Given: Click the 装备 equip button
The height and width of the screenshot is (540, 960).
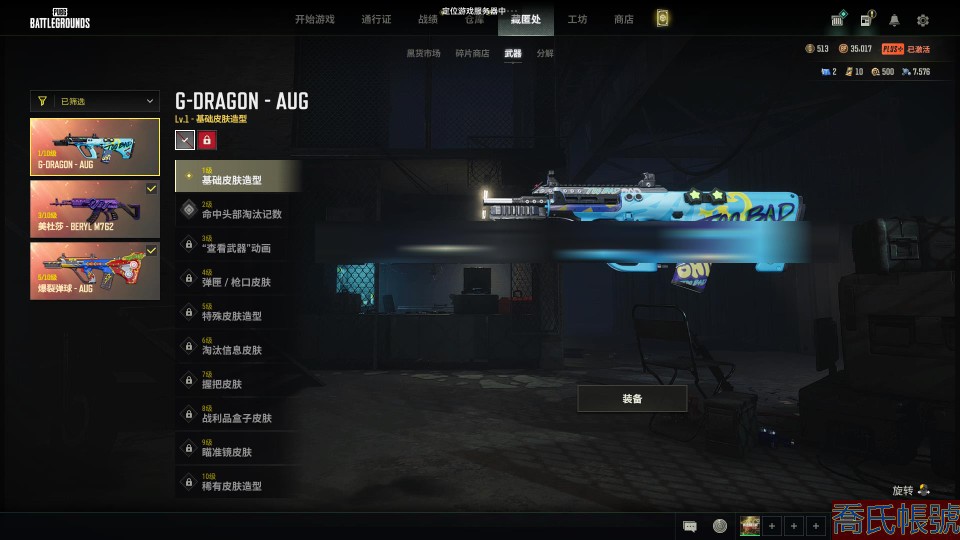Looking at the screenshot, I should (632, 399).
